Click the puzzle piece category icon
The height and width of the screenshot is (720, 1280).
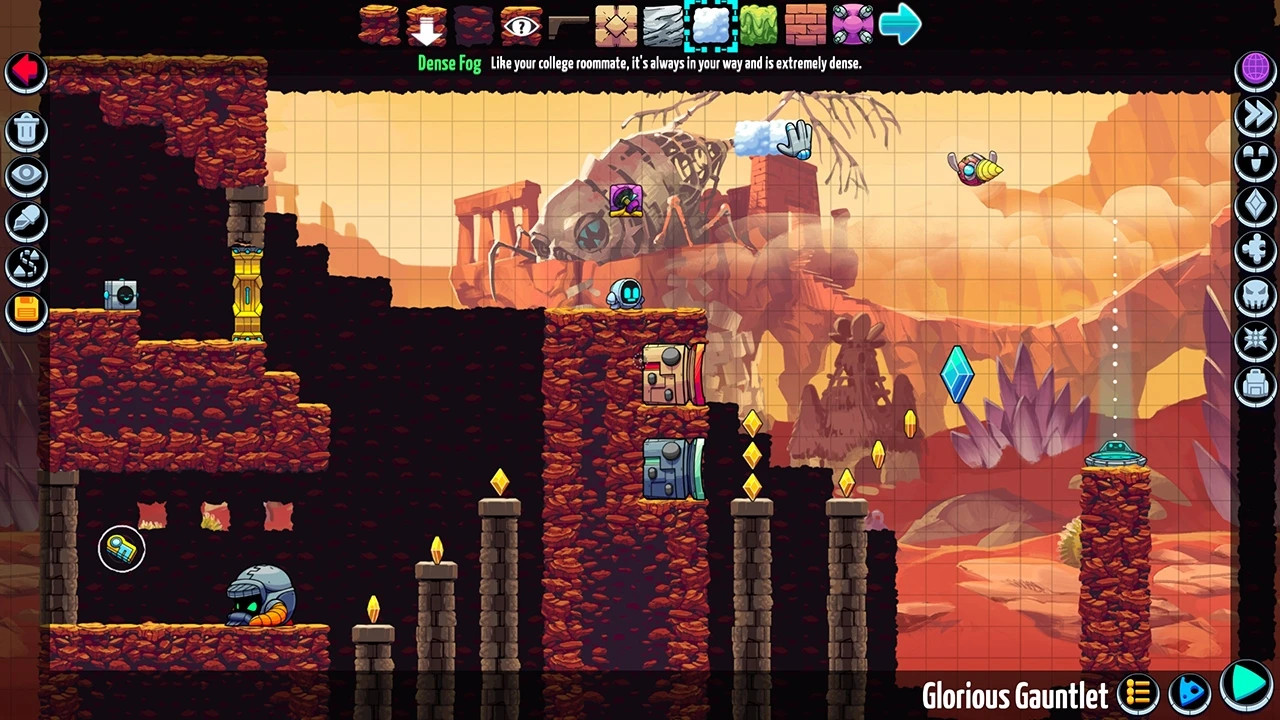(1256, 253)
